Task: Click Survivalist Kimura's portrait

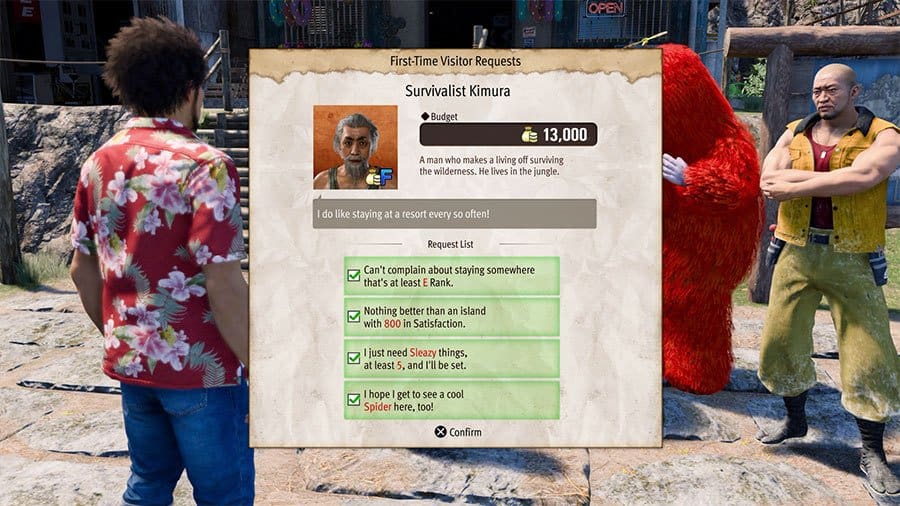Action: (x=355, y=147)
